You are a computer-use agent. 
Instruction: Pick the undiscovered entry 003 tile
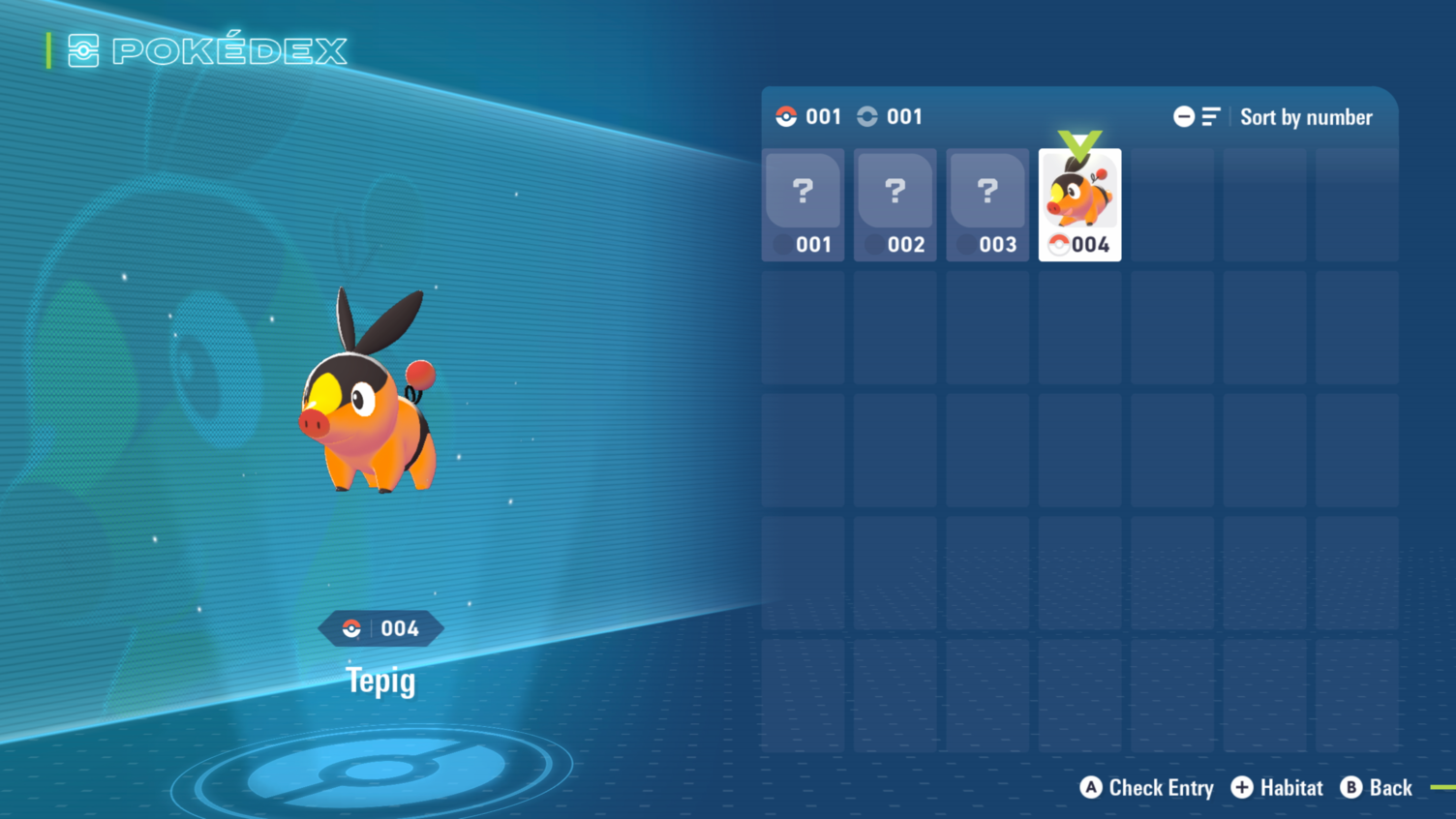[x=986, y=204]
